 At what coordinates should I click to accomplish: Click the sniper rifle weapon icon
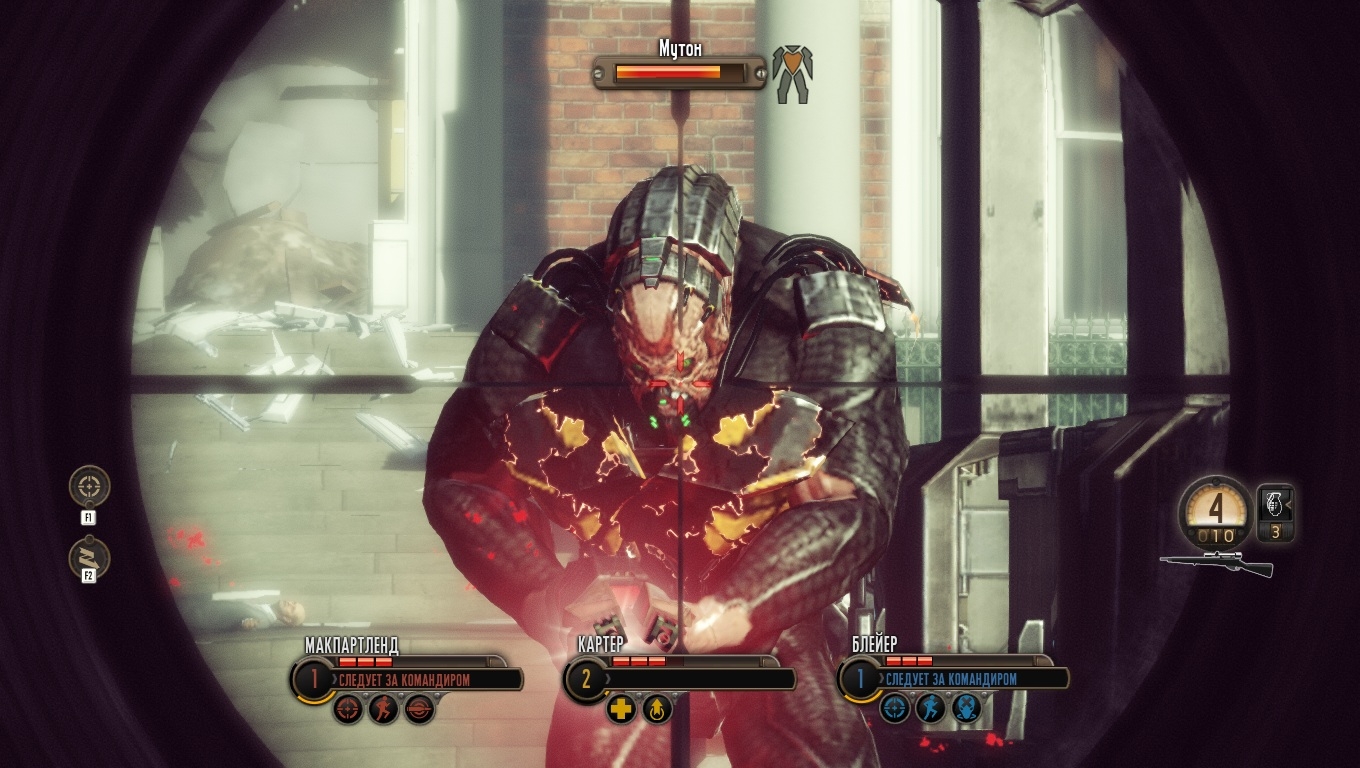point(1217,564)
